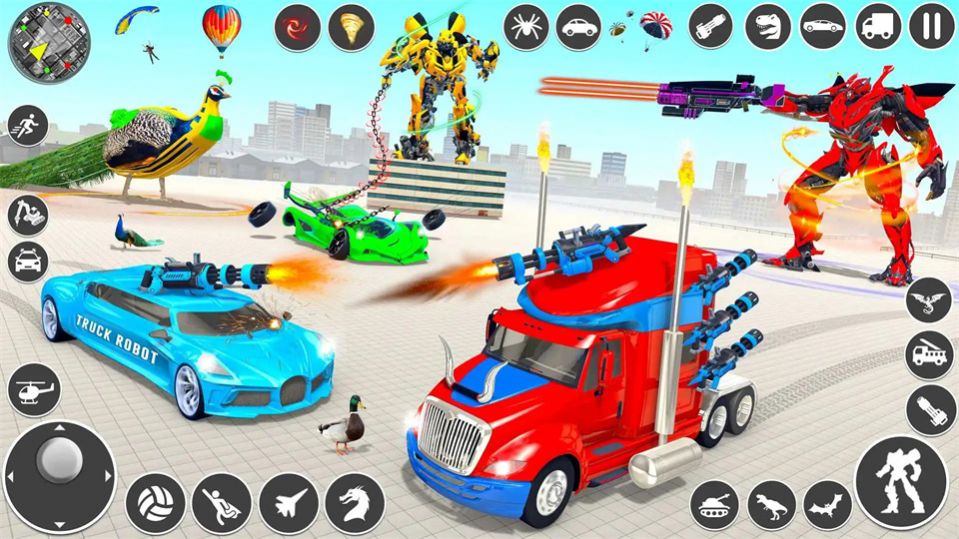Select the spider transformation icon
959x539 pixels.
pyautogui.click(x=526, y=27)
